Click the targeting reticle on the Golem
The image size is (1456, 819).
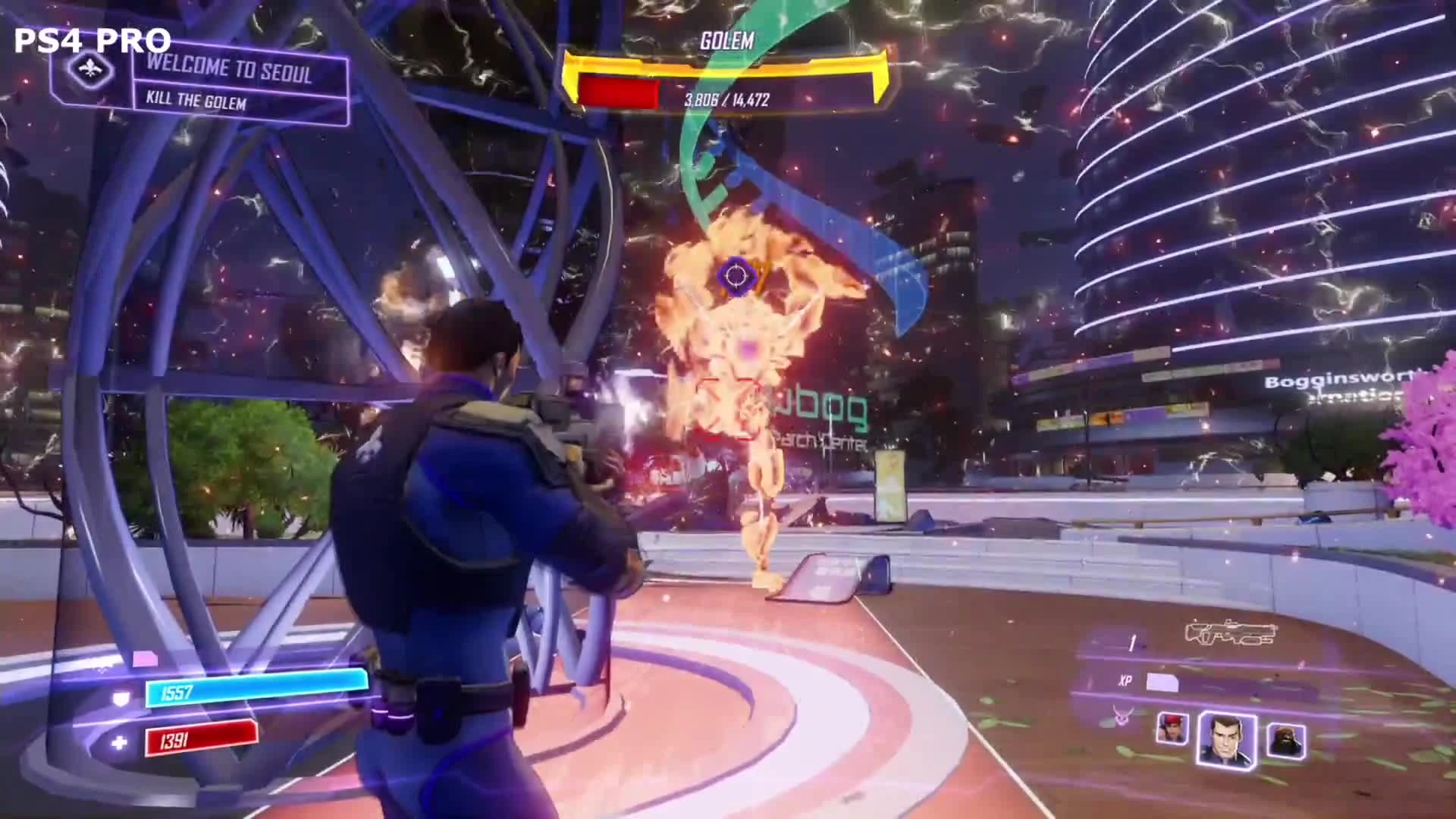(735, 277)
